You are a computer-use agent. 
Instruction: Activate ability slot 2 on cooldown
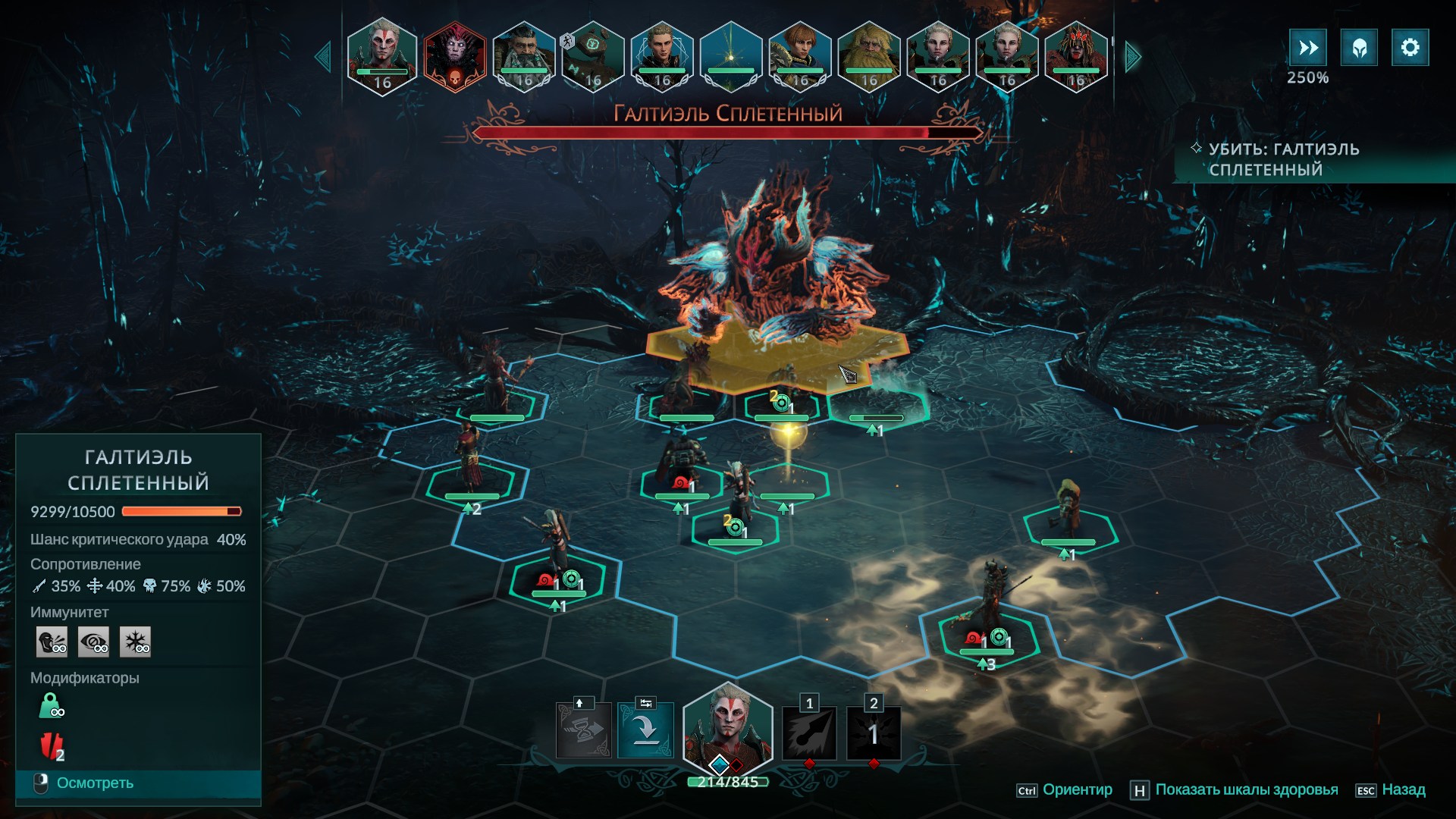click(874, 733)
